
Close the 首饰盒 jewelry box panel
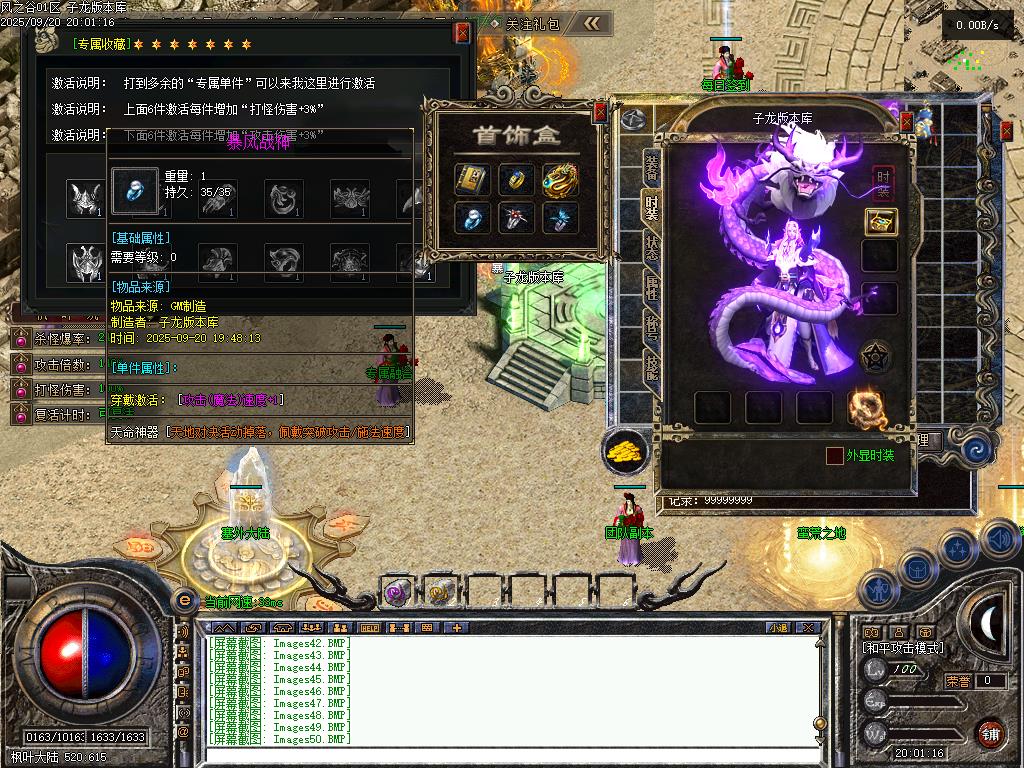tap(600, 112)
